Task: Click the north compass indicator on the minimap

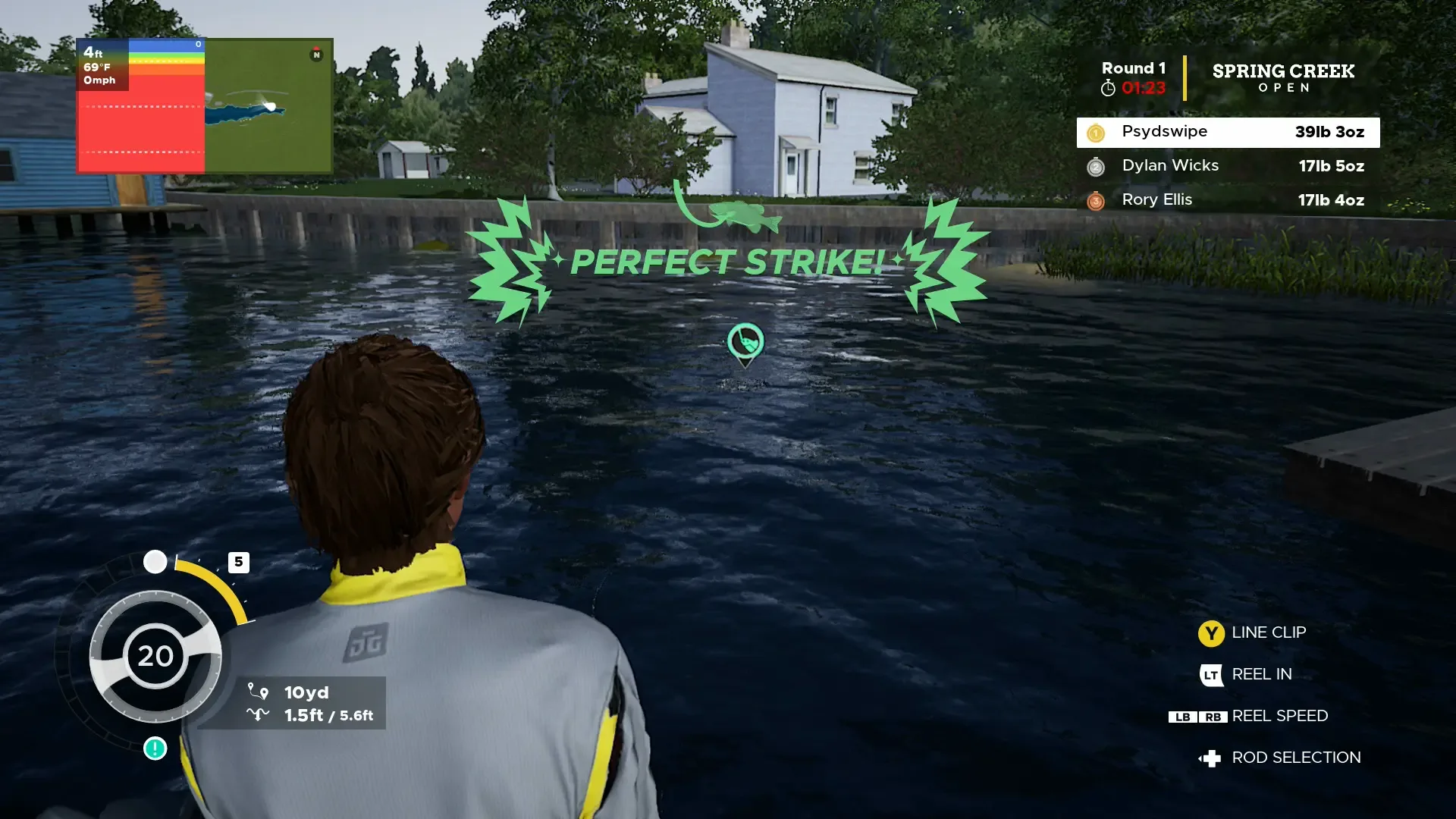Action: click(315, 55)
